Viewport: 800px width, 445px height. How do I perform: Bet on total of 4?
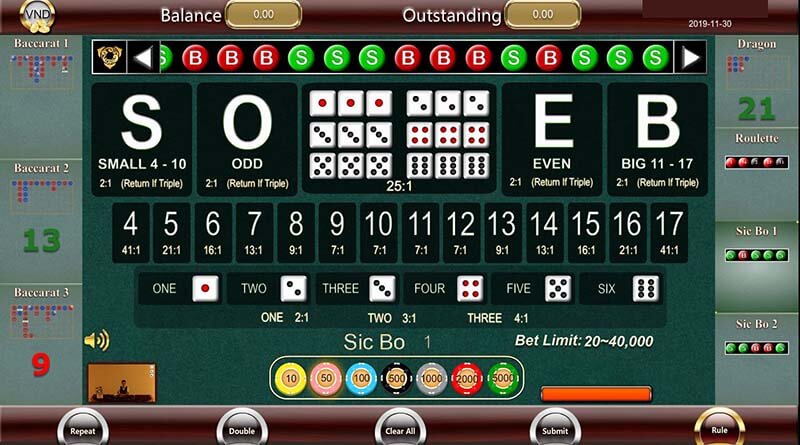131,233
